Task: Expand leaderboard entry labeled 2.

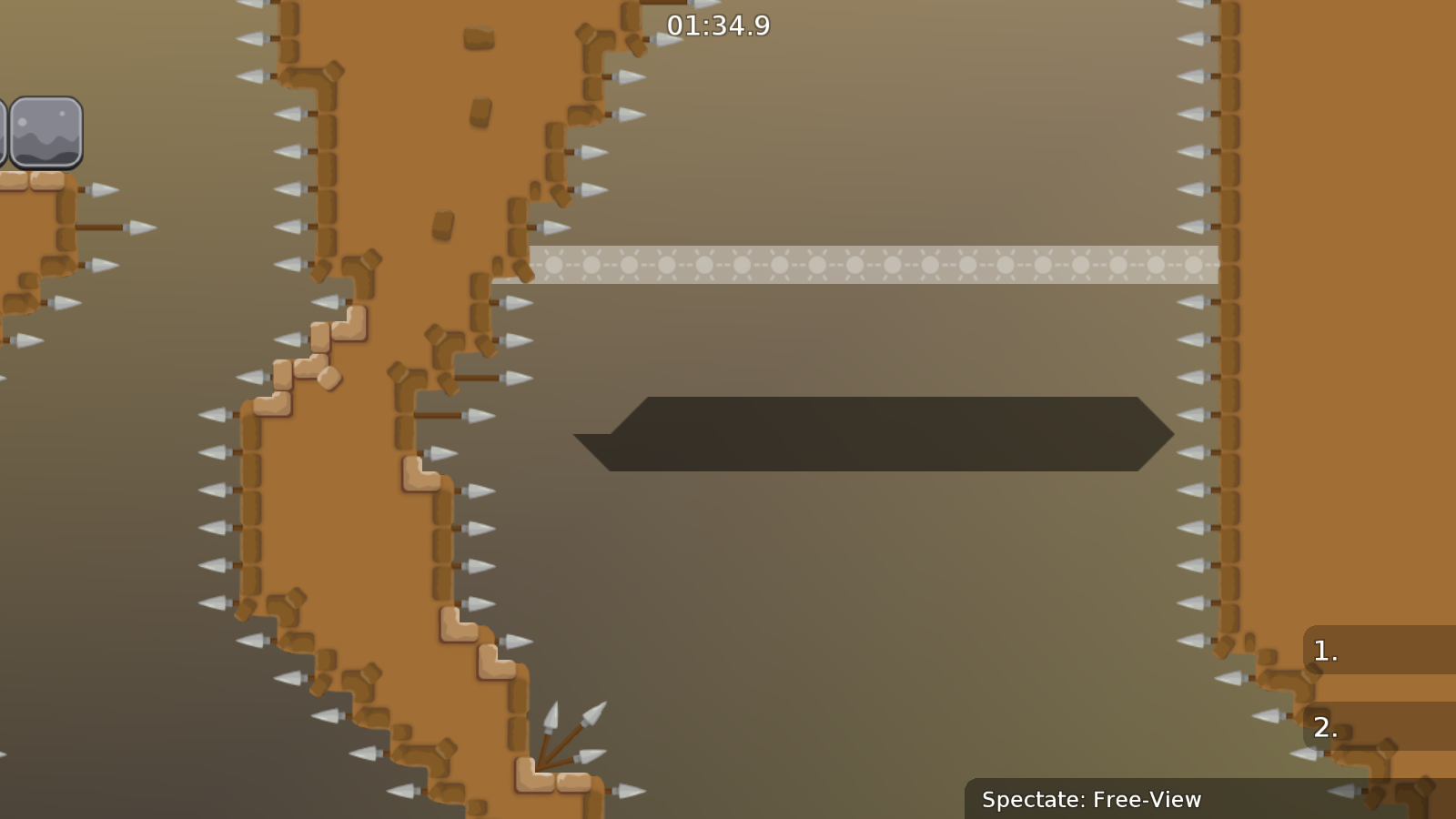Action: click(x=1326, y=728)
